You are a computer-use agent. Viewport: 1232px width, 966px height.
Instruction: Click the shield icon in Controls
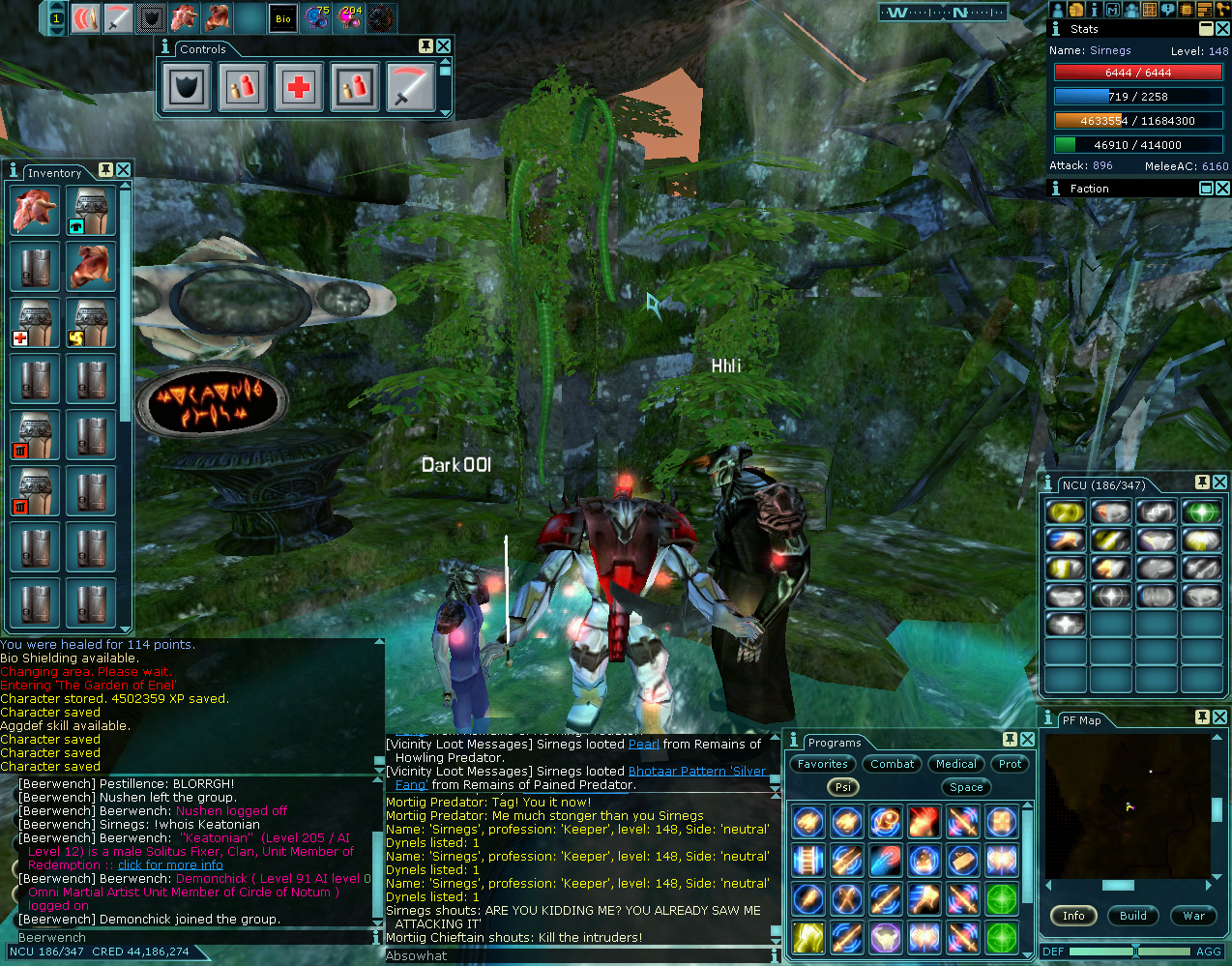click(x=187, y=87)
